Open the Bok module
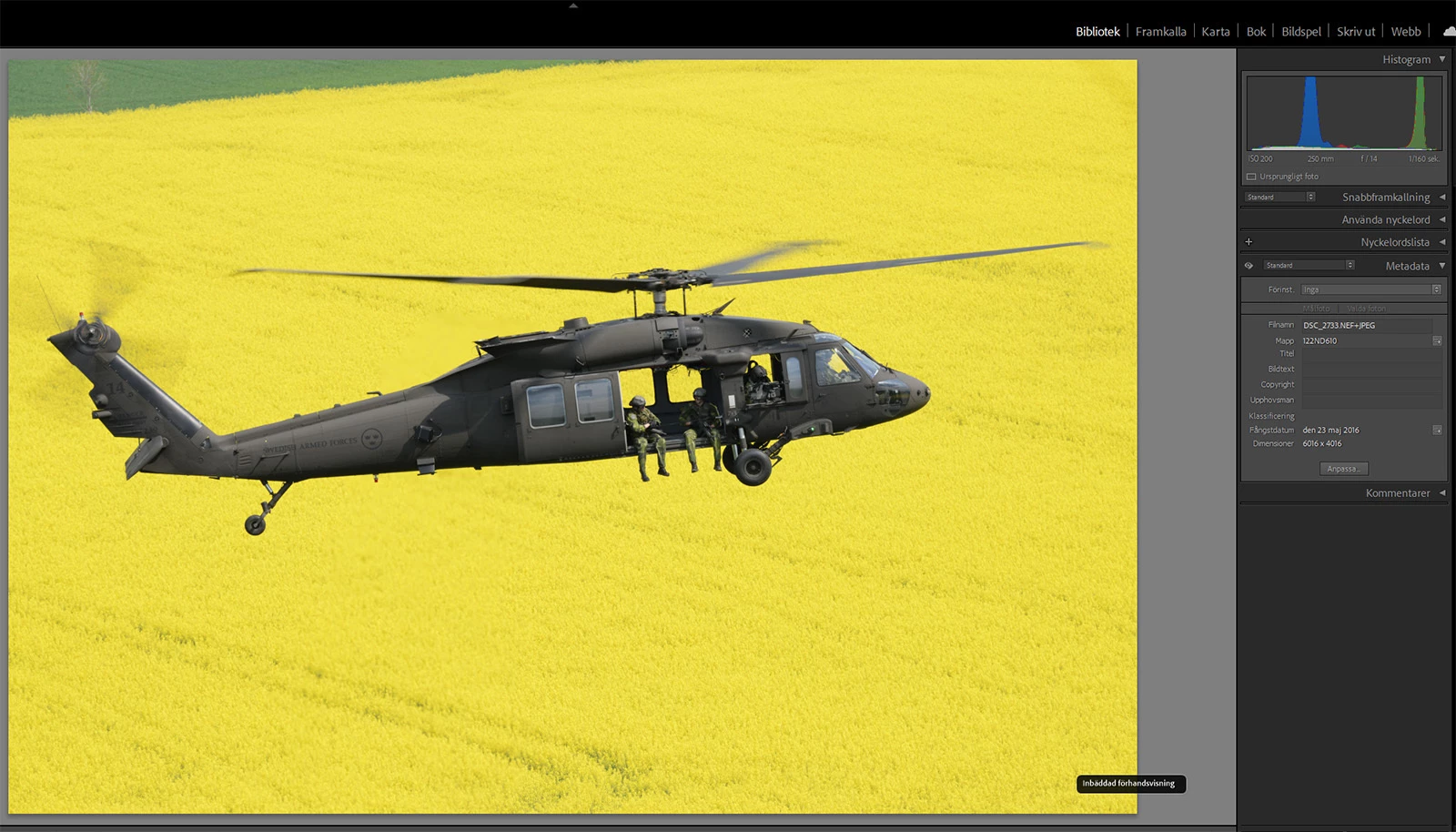1456x832 pixels. [1256, 31]
